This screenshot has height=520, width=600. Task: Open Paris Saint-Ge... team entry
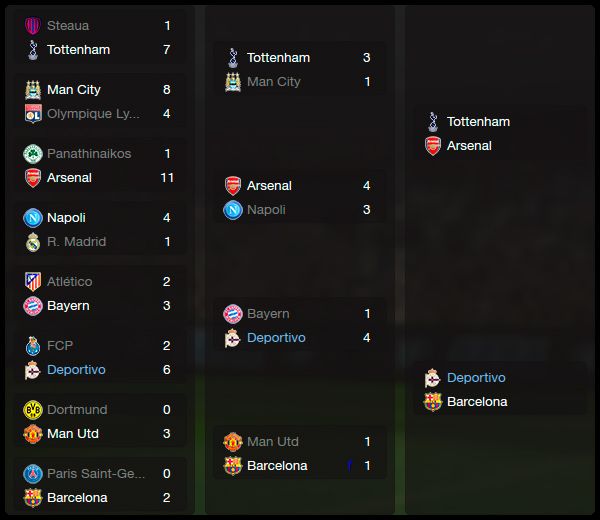point(96,474)
